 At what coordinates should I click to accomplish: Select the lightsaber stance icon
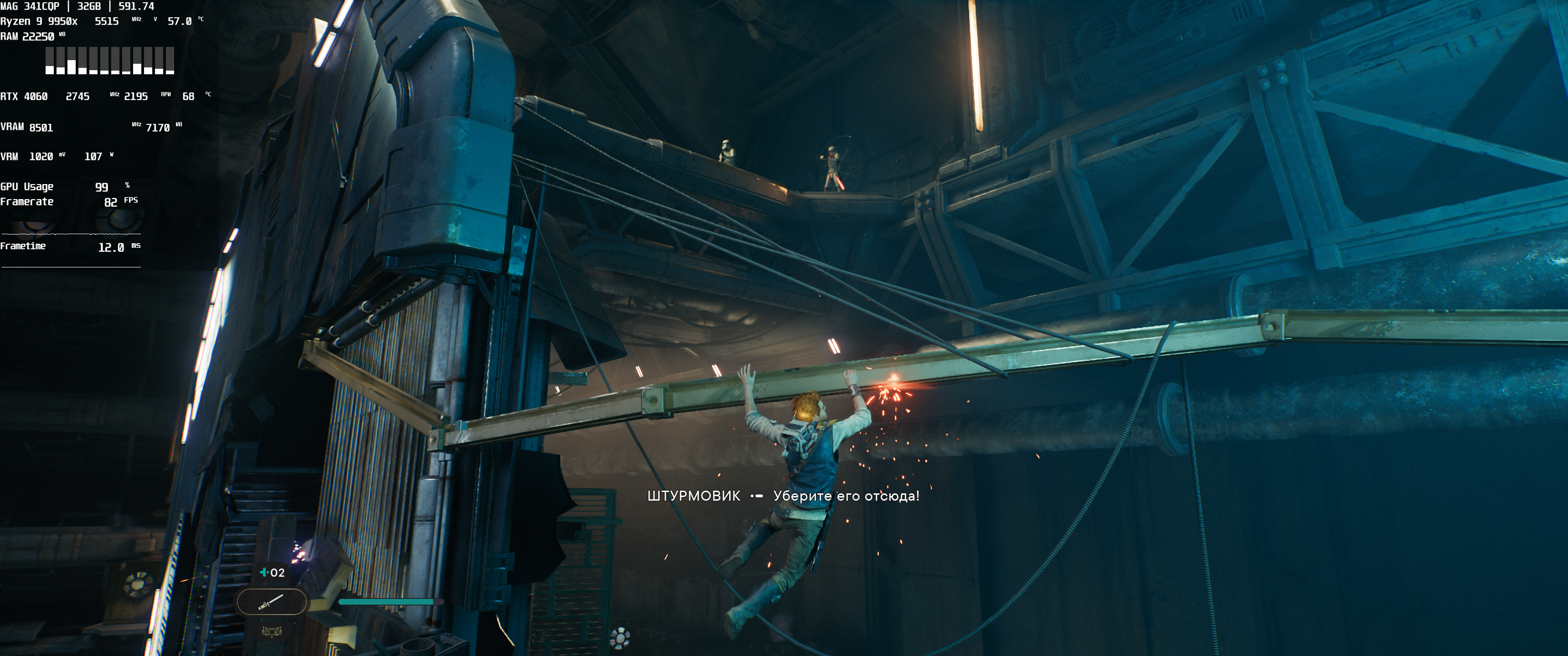coord(271,602)
